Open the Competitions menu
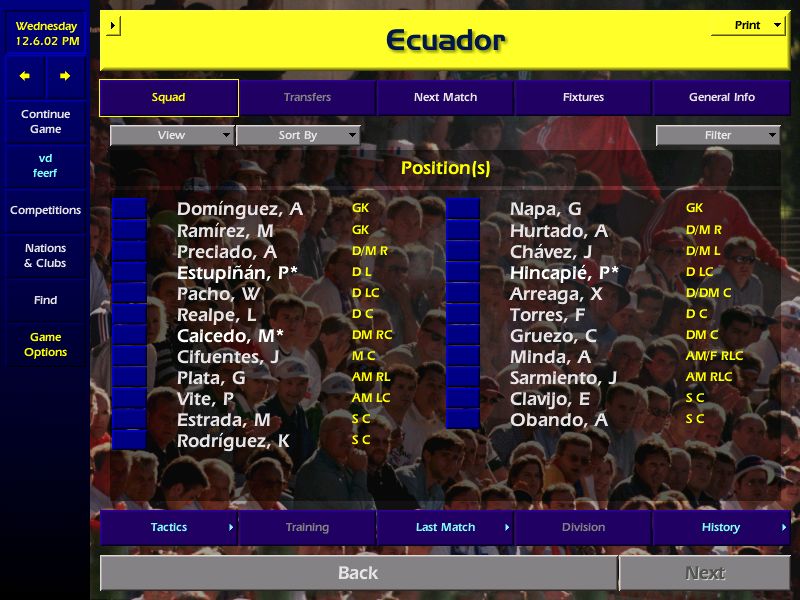 click(x=45, y=210)
